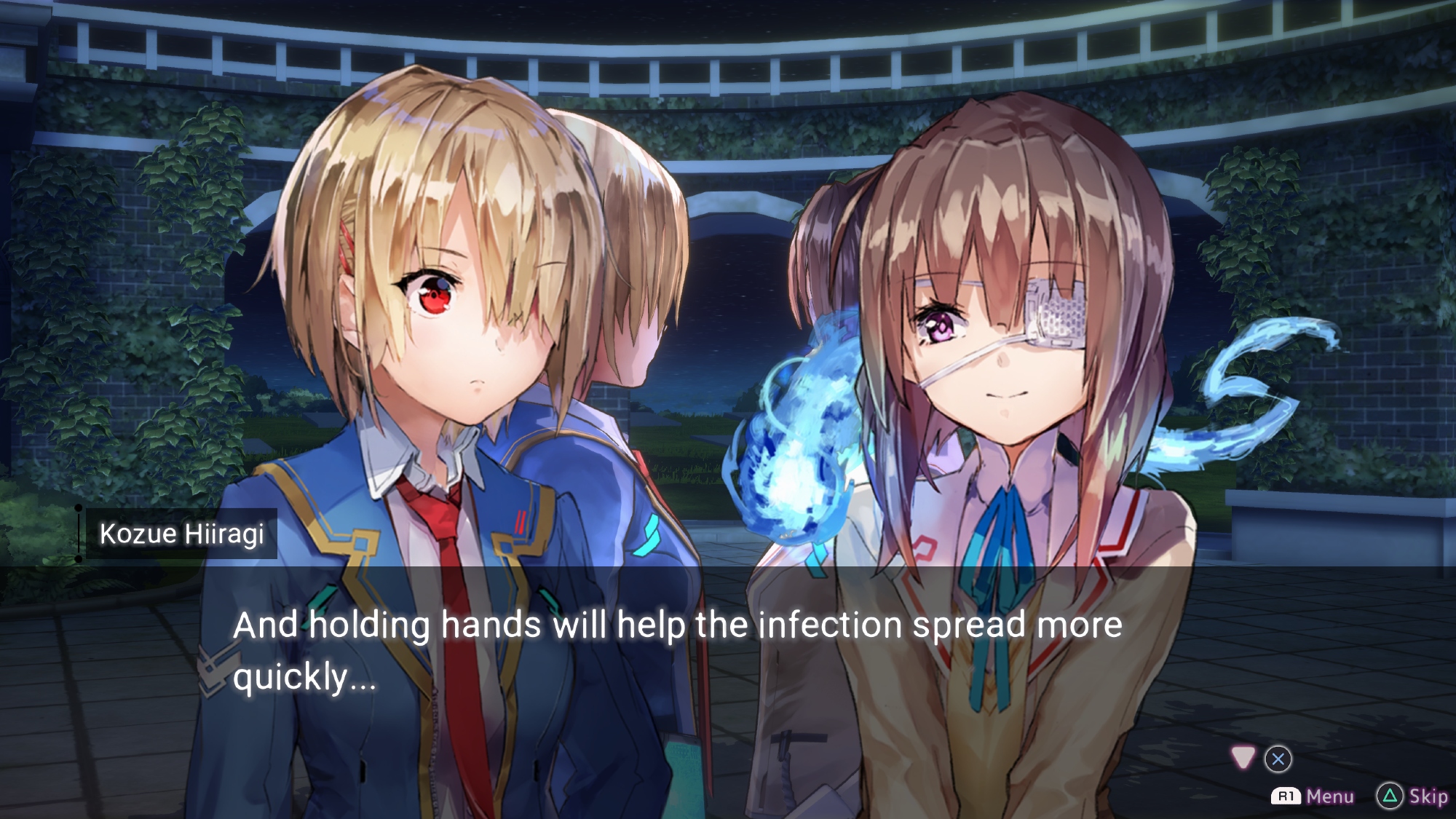
Task: Open the Menu option
Action: click(1313, 796)
